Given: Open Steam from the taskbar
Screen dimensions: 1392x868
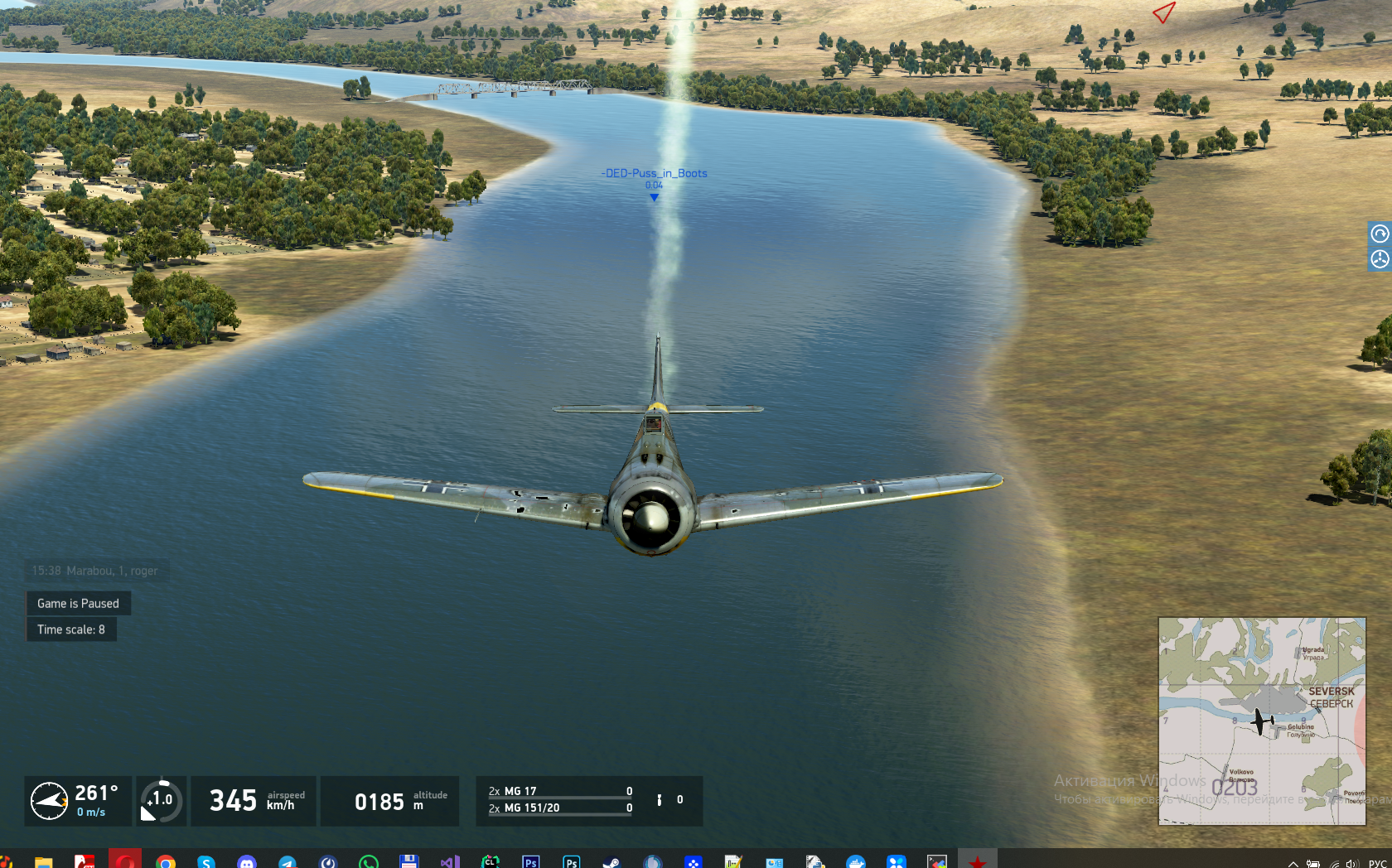Looking at the screenshot, I should [x=611, y=862].
